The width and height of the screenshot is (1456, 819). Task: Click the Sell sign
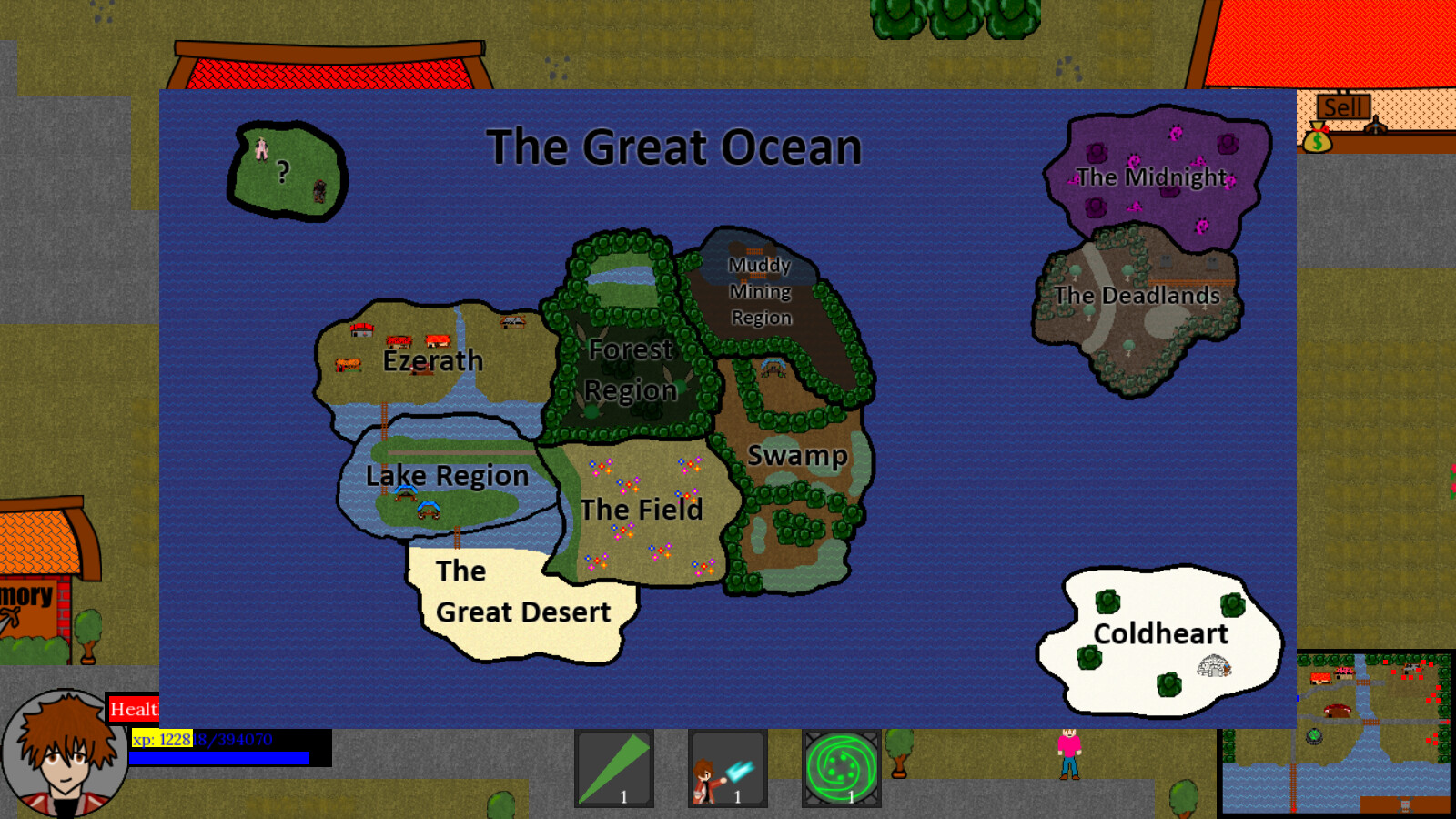coord(1345,106)
